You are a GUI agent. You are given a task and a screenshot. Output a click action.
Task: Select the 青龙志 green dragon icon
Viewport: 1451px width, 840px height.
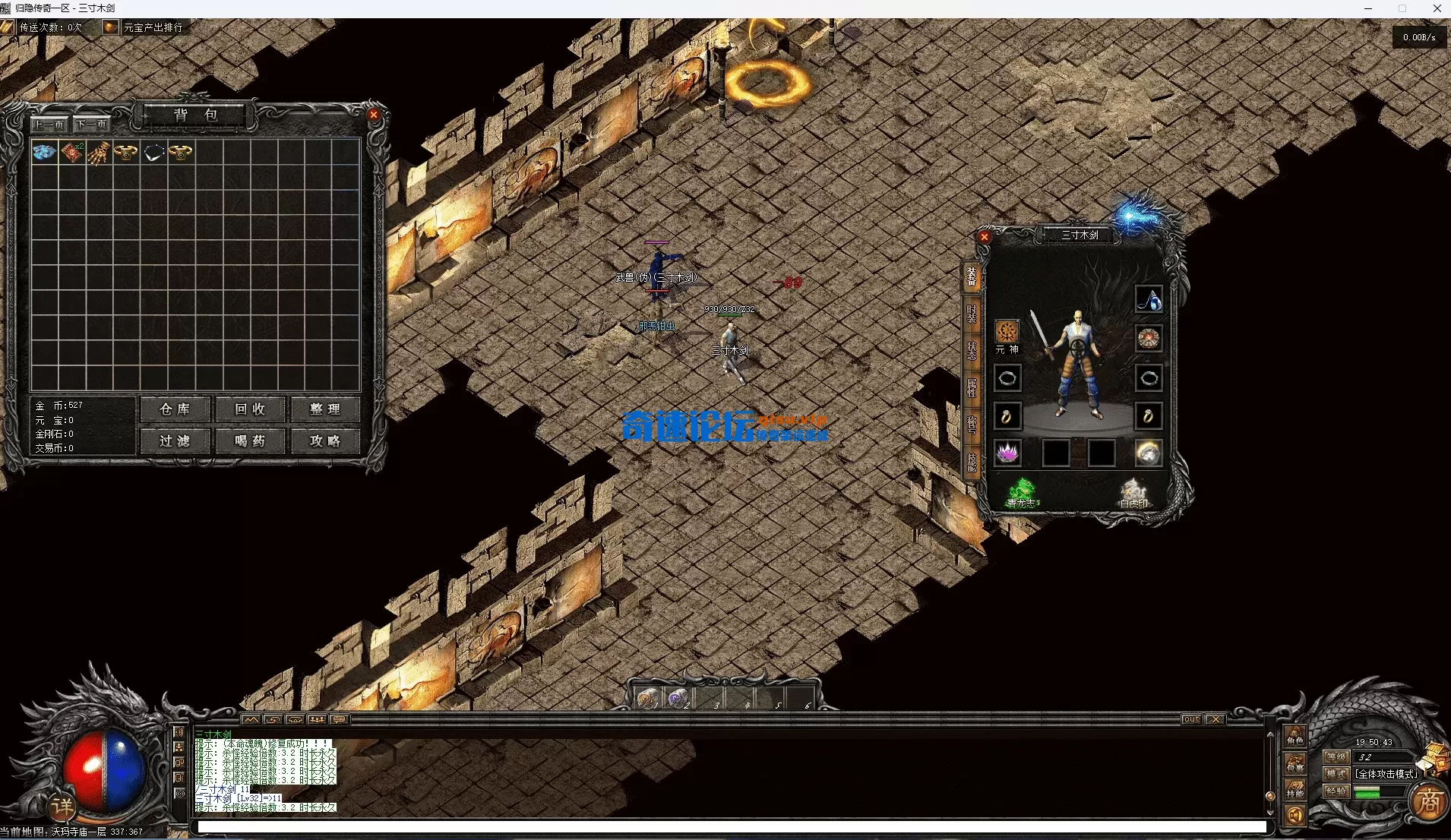pos(1022,492)
